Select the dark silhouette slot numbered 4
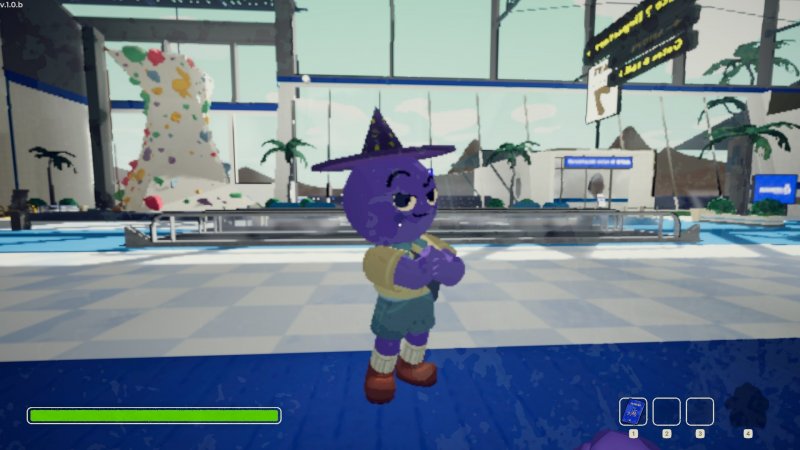Viewport: 800px width, 450px height. pos(747,408)
